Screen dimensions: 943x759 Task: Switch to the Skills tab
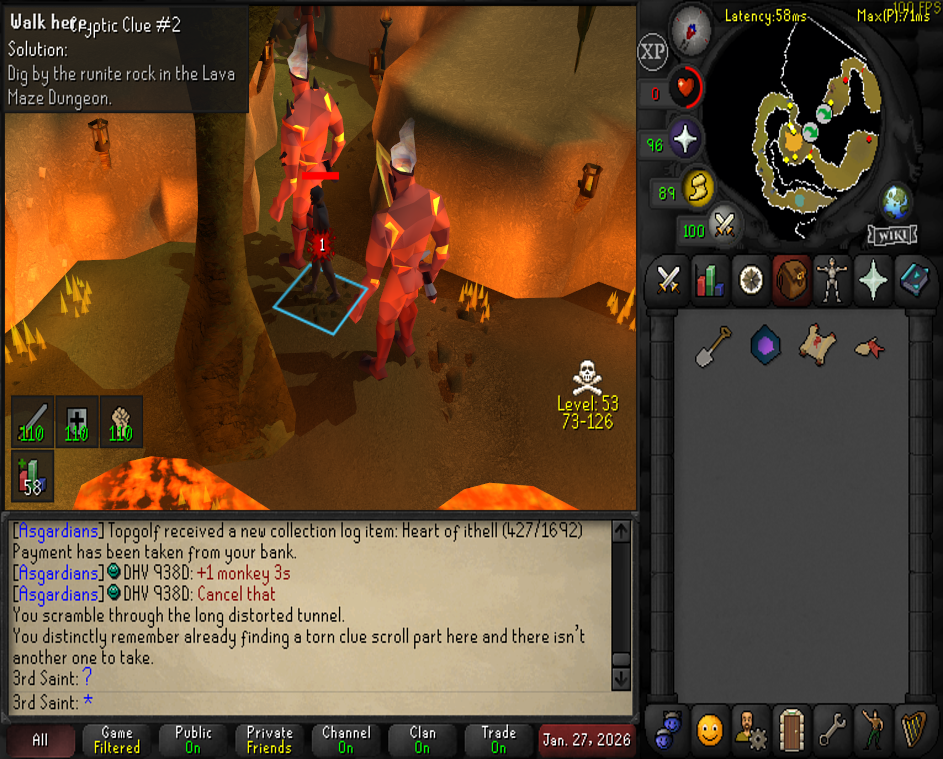click(710, 279)
